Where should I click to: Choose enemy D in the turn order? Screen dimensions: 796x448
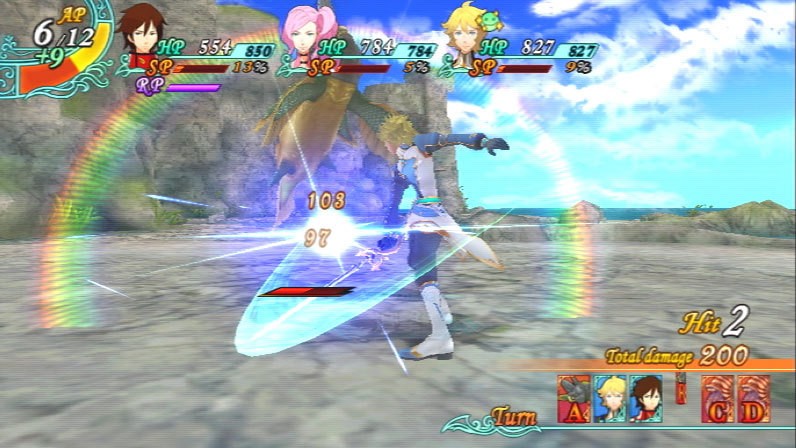(x=751, y=397)
